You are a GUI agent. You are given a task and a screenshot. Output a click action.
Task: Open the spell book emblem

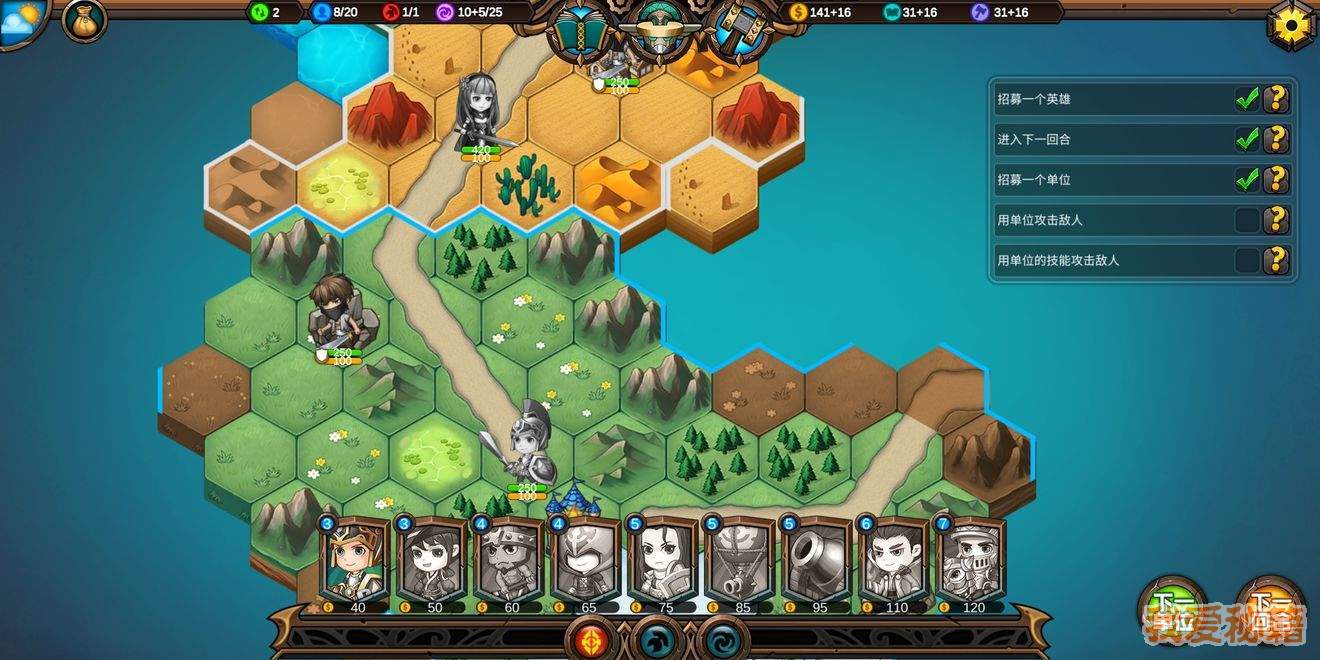(582, 30)
